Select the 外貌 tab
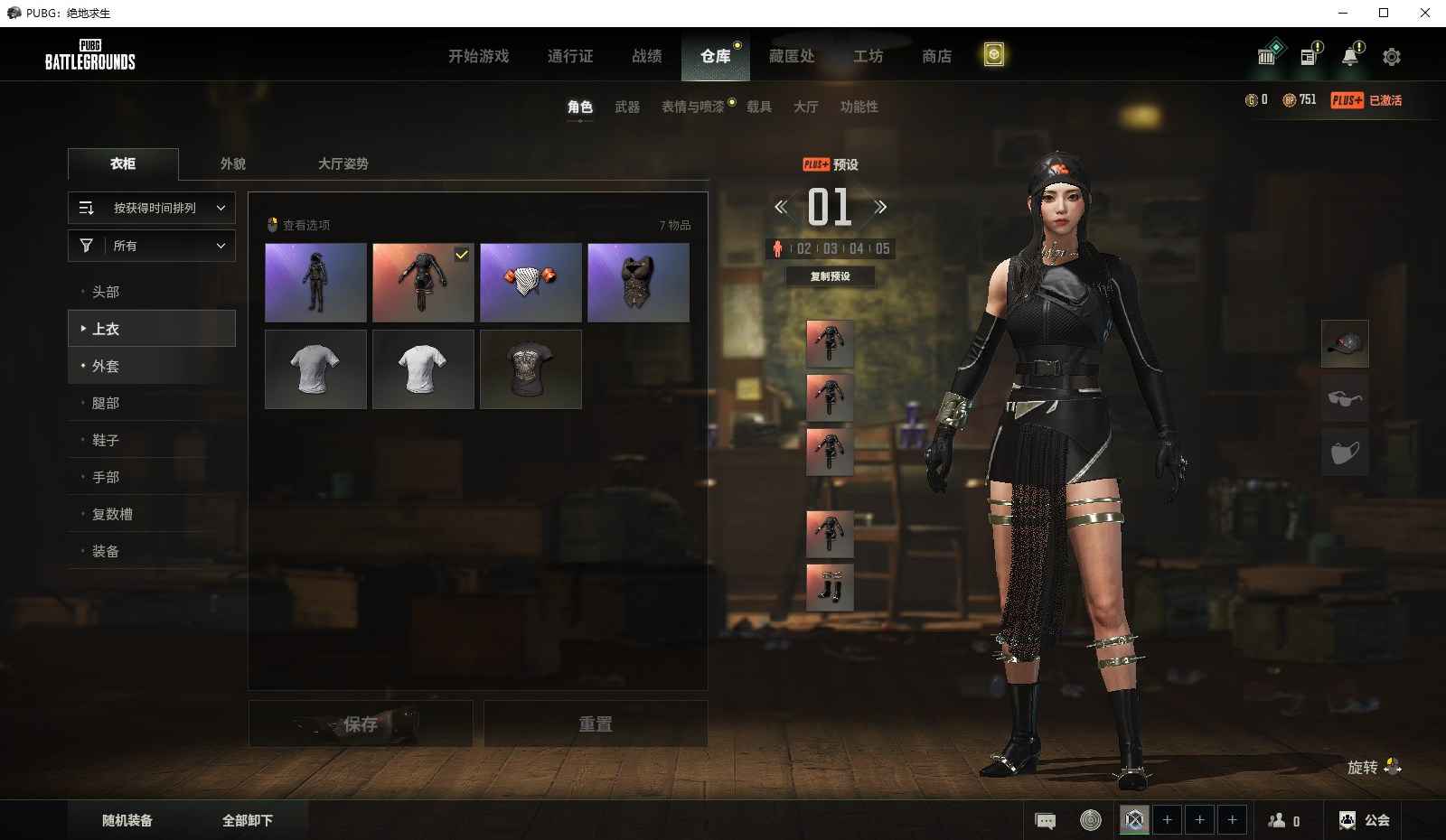 233,163
